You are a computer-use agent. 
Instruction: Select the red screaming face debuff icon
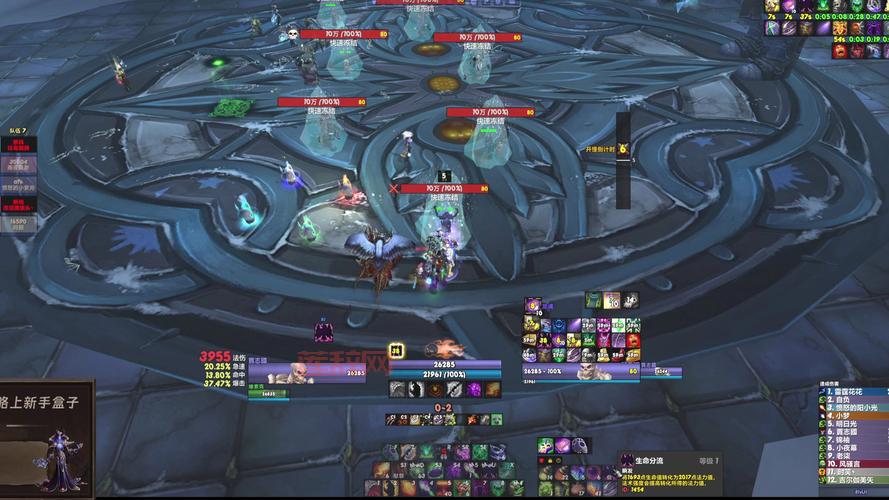click(842, 51)
